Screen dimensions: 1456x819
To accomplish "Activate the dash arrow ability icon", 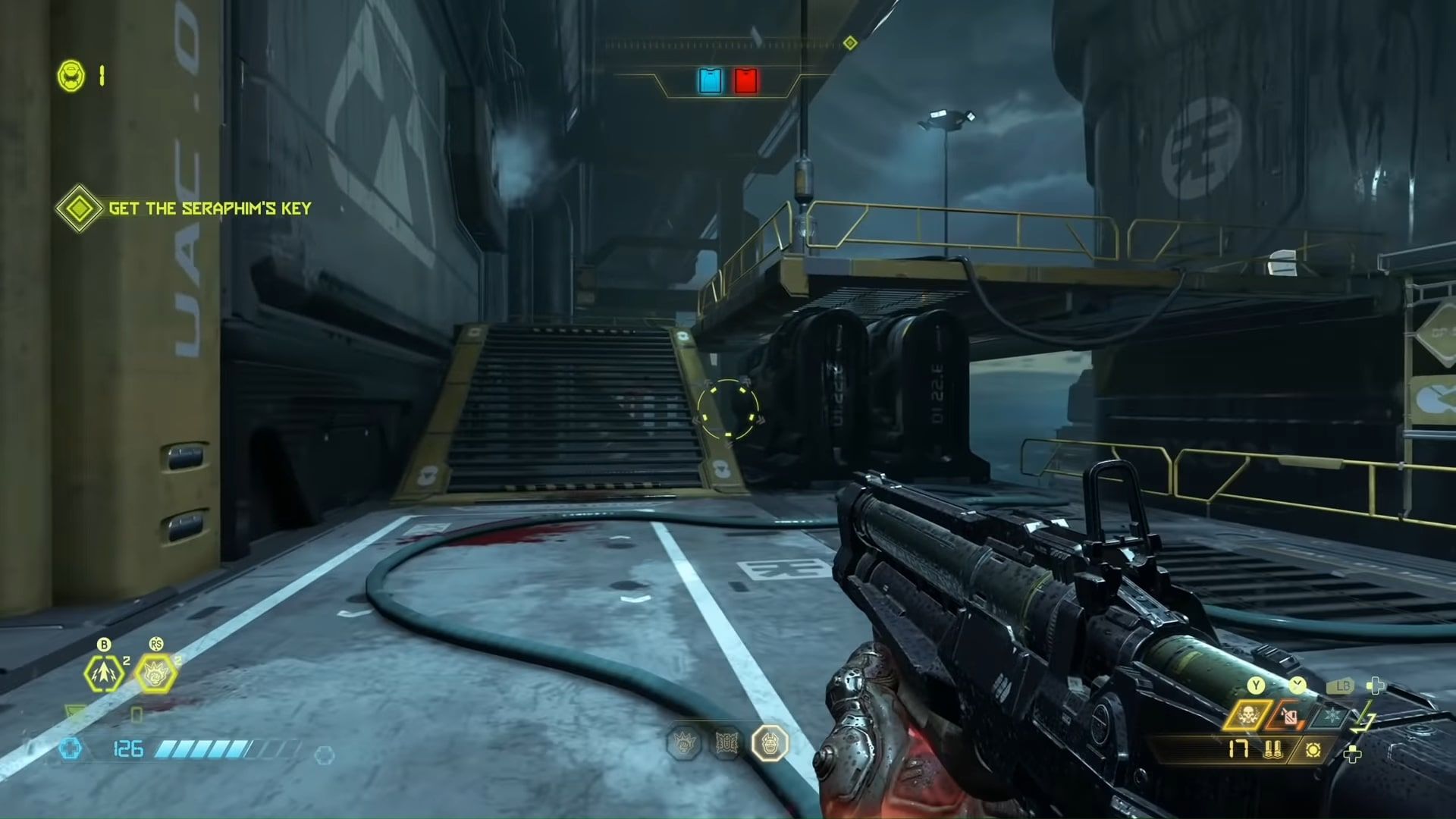I will pos(104,673).
